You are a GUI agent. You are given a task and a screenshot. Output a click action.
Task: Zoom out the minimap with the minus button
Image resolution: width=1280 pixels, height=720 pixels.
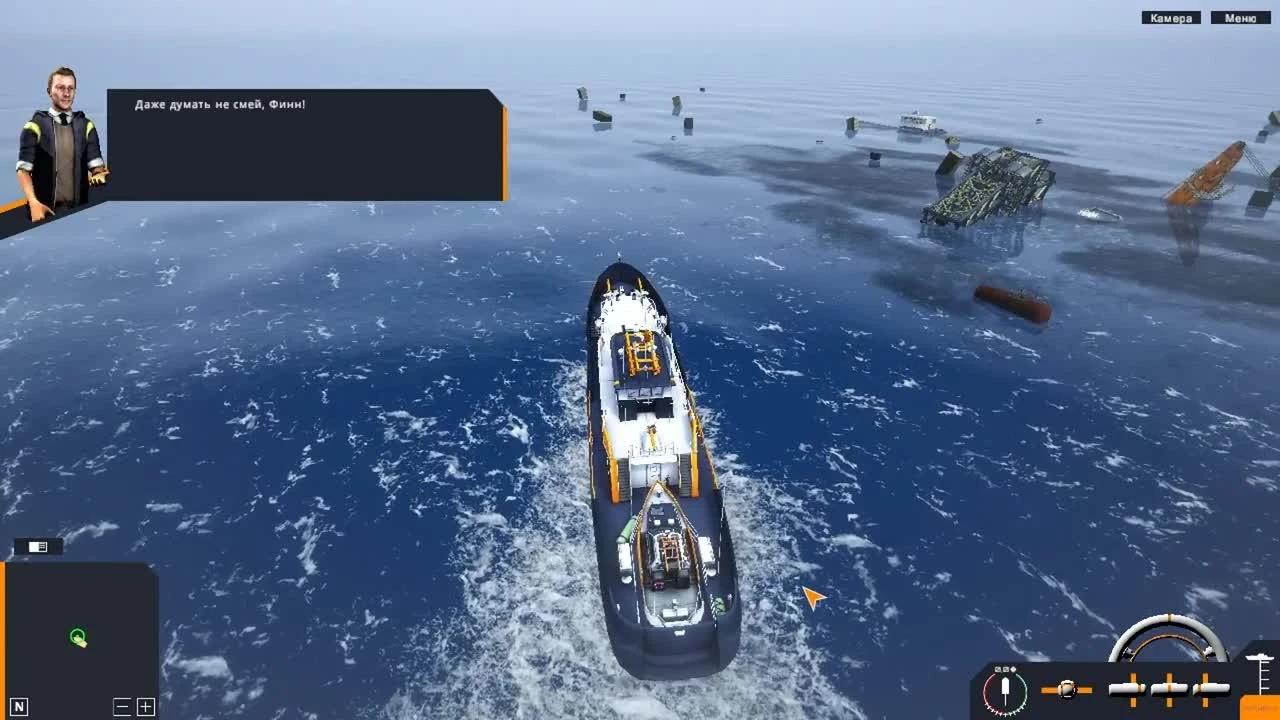pyautogui.click(x=122, y=706)
